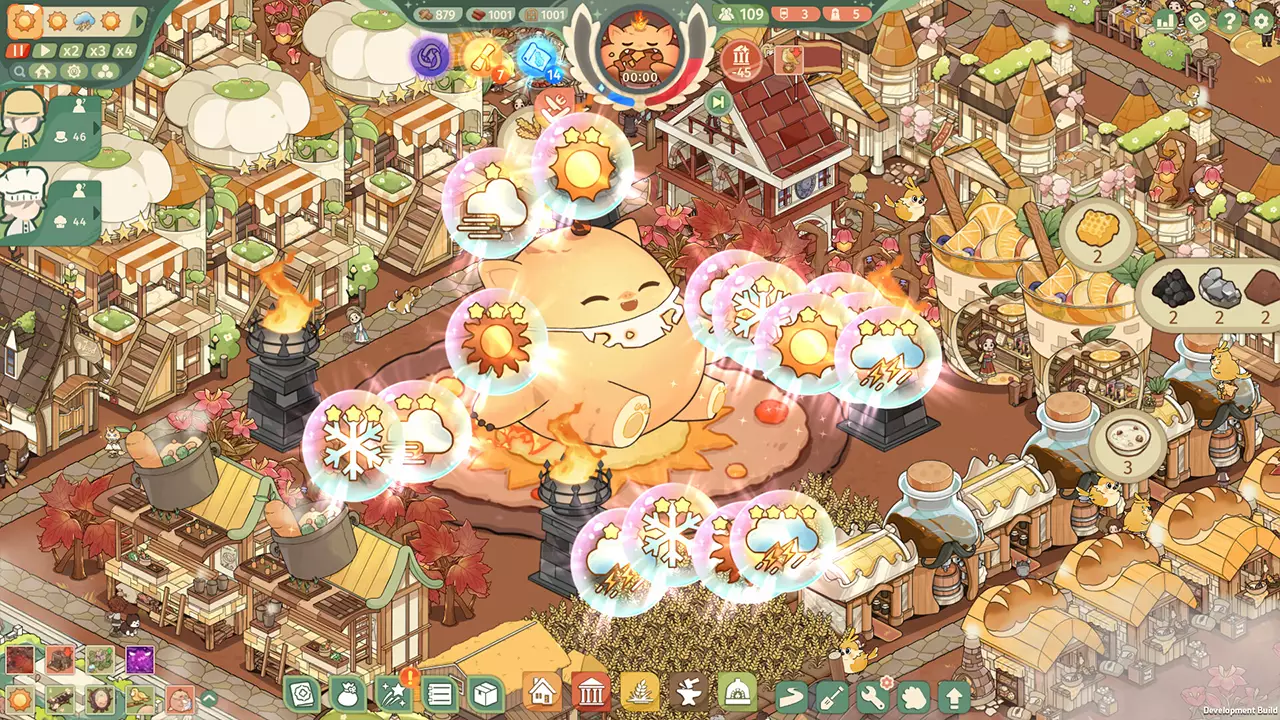Open the encyclopedia book with magnifier
The height and width of the screenshot is (720, 1280).
pyautogui.click(x=1197, y=20)
